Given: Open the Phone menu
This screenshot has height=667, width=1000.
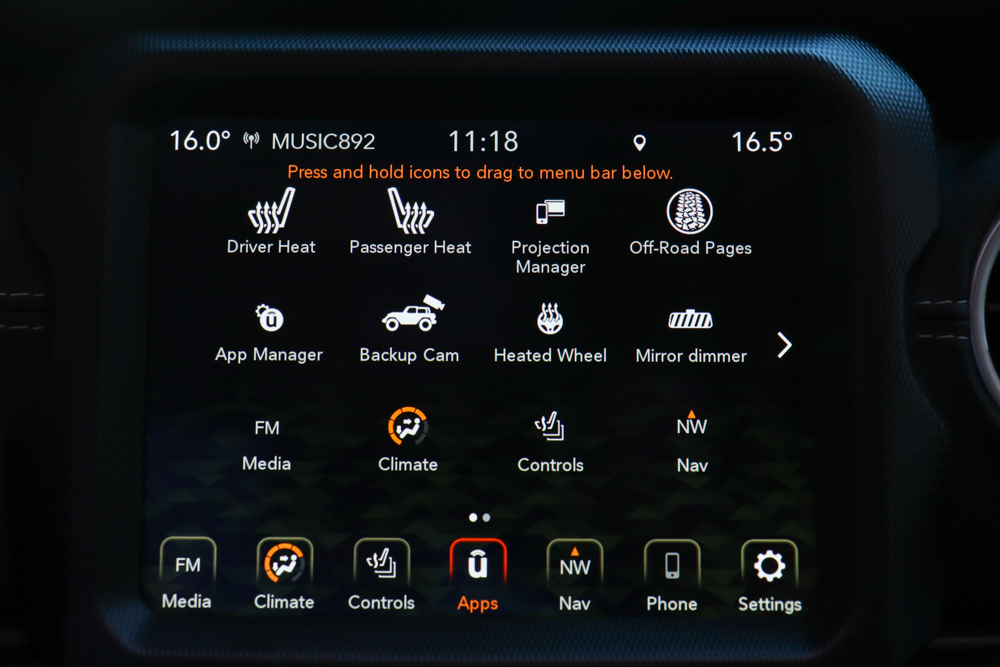Looking at the screenshot, I should [672, 567].
